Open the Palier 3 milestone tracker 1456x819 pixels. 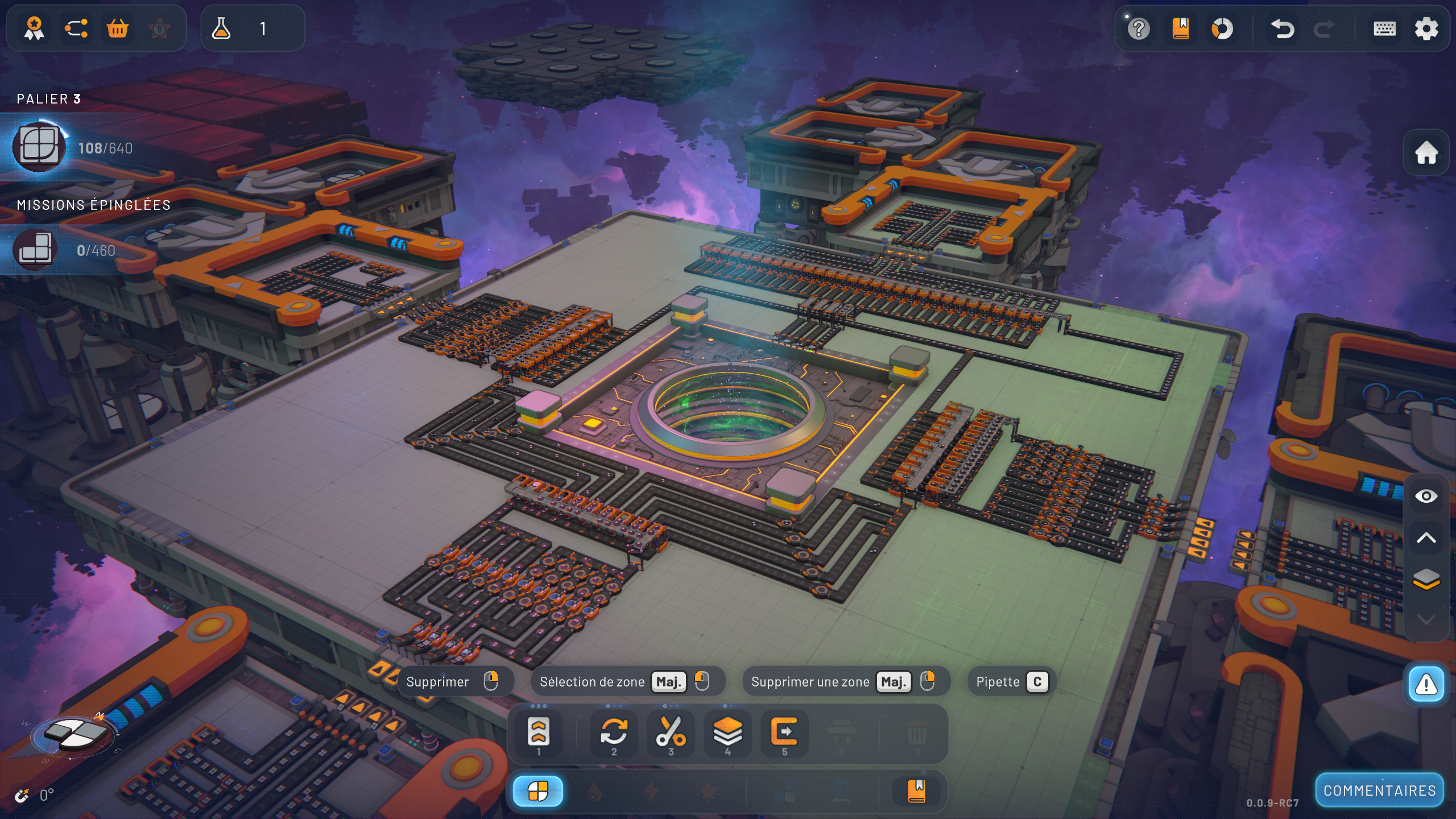point(74,147)
